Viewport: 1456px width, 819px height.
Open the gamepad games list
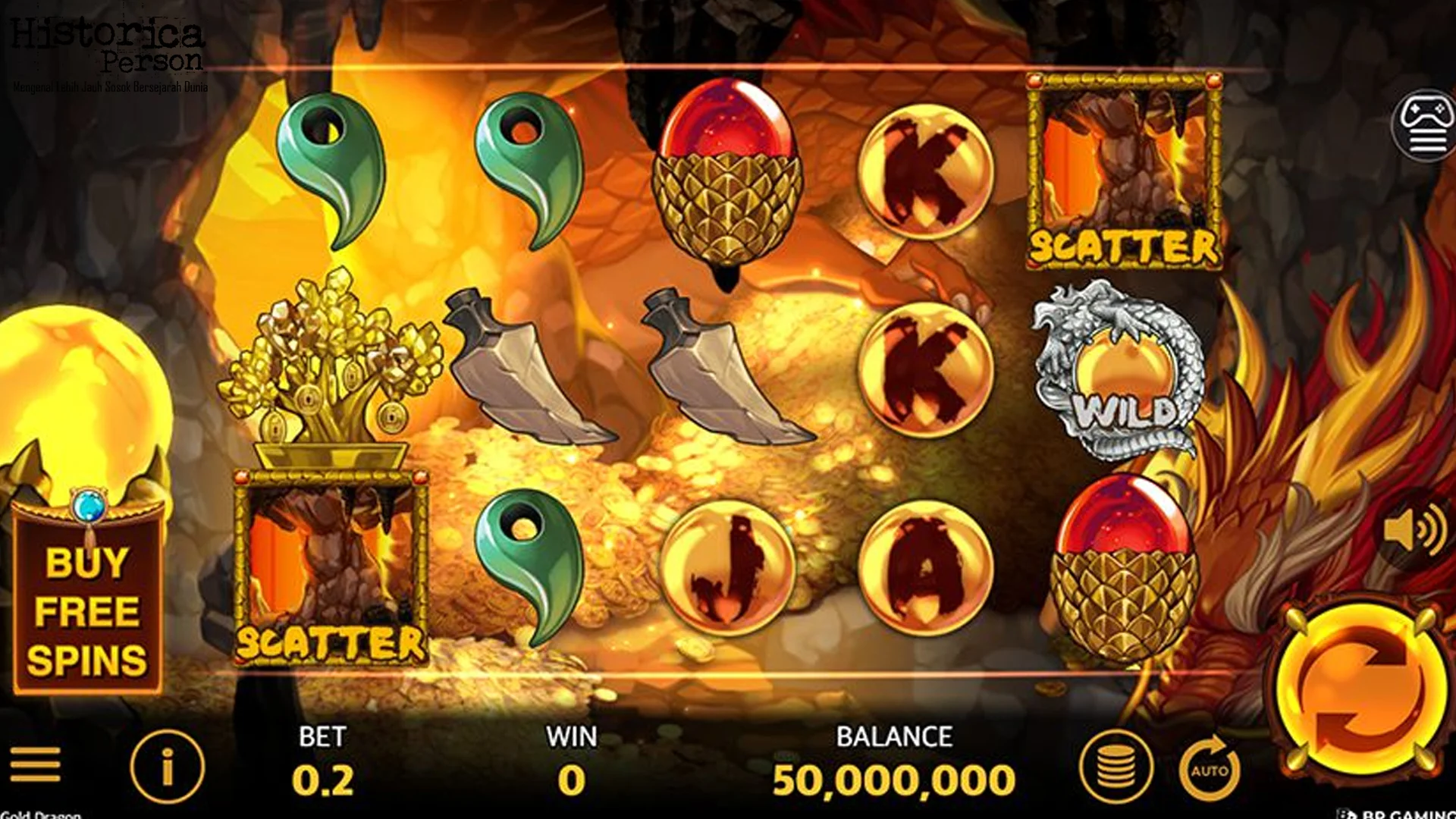point(1425,126)
